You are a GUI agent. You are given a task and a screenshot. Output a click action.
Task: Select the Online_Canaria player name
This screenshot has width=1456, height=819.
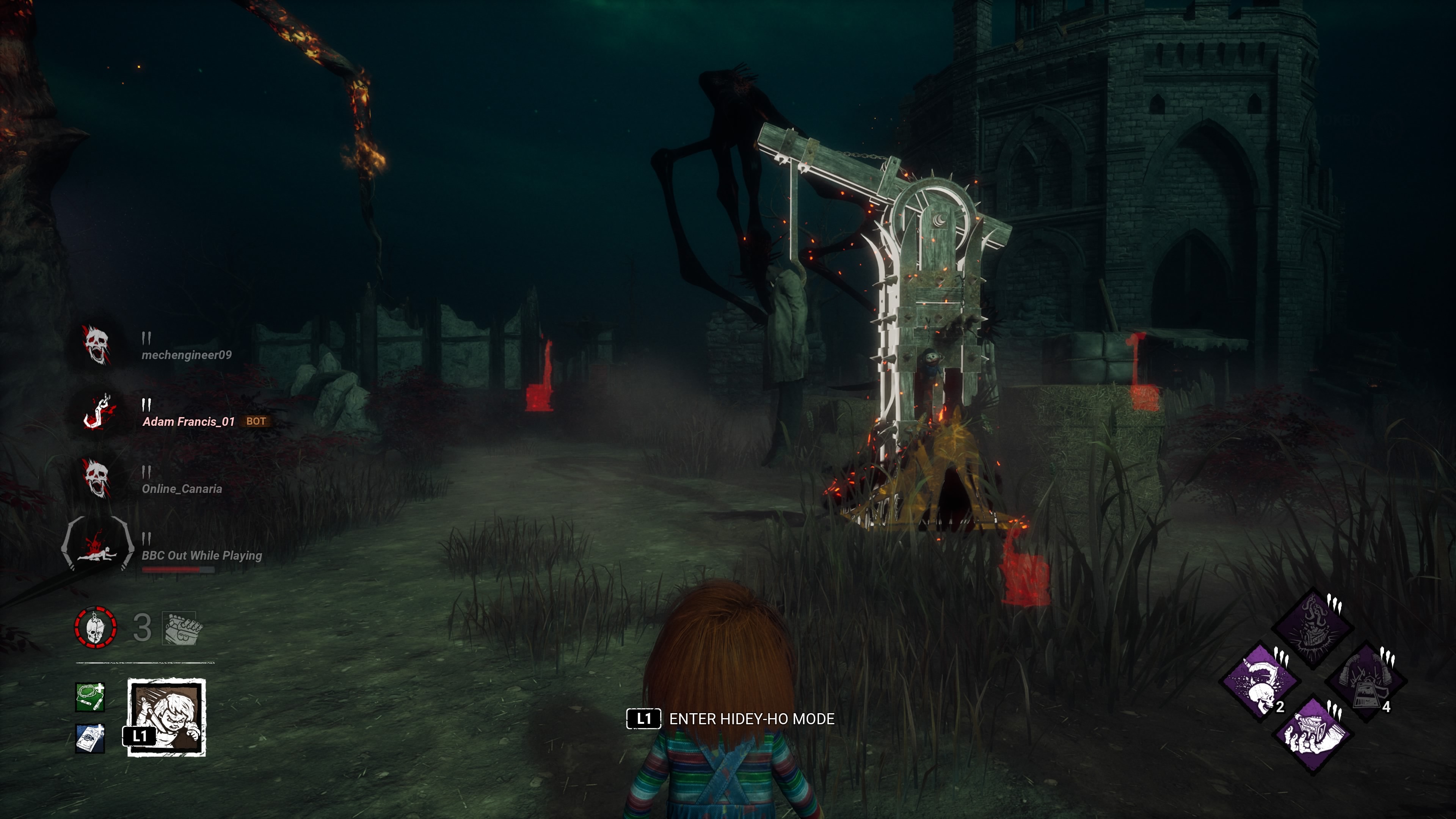tap(182, 488)
